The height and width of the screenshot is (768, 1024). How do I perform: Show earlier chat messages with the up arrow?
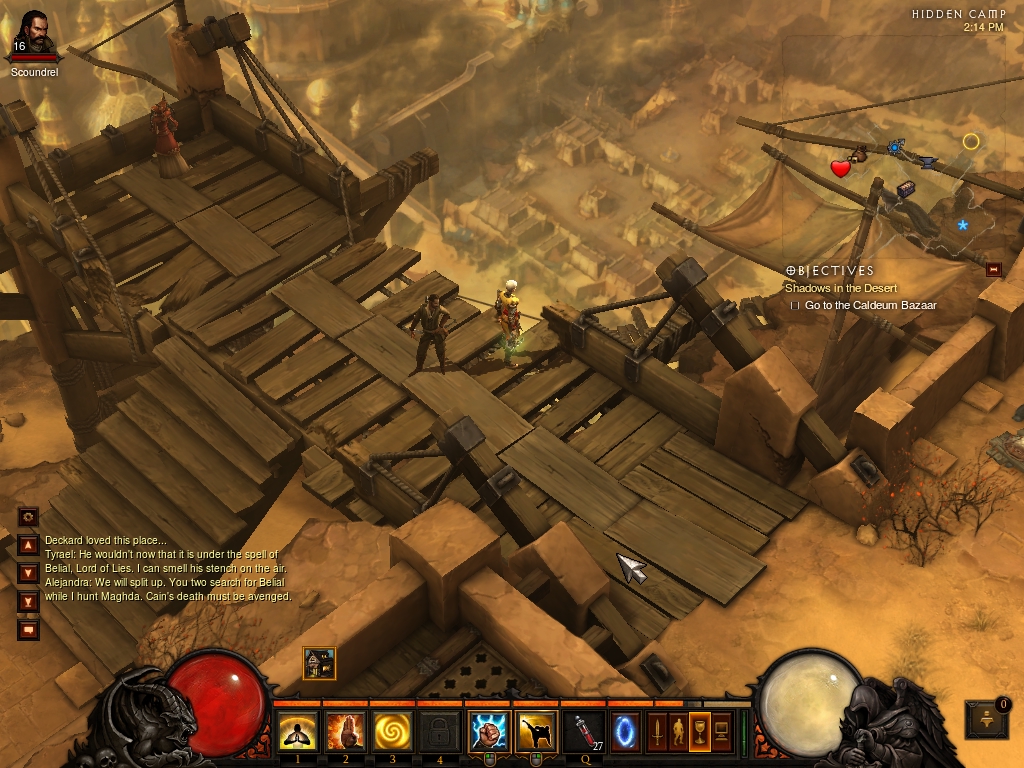click(28, 546)
